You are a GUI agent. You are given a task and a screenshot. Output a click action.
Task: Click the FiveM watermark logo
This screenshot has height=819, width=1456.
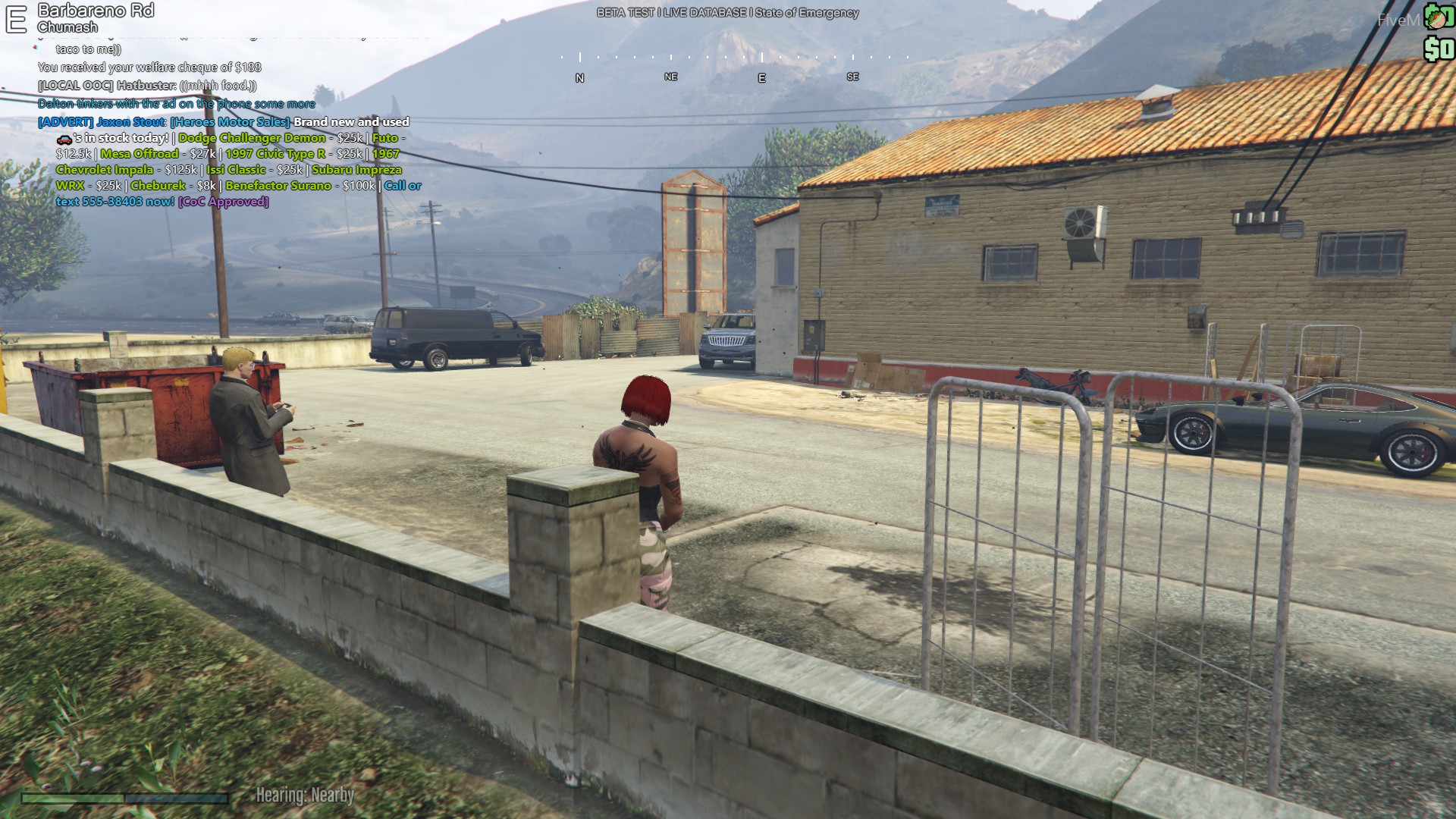pyautogui.click(x=1398, y=20)
